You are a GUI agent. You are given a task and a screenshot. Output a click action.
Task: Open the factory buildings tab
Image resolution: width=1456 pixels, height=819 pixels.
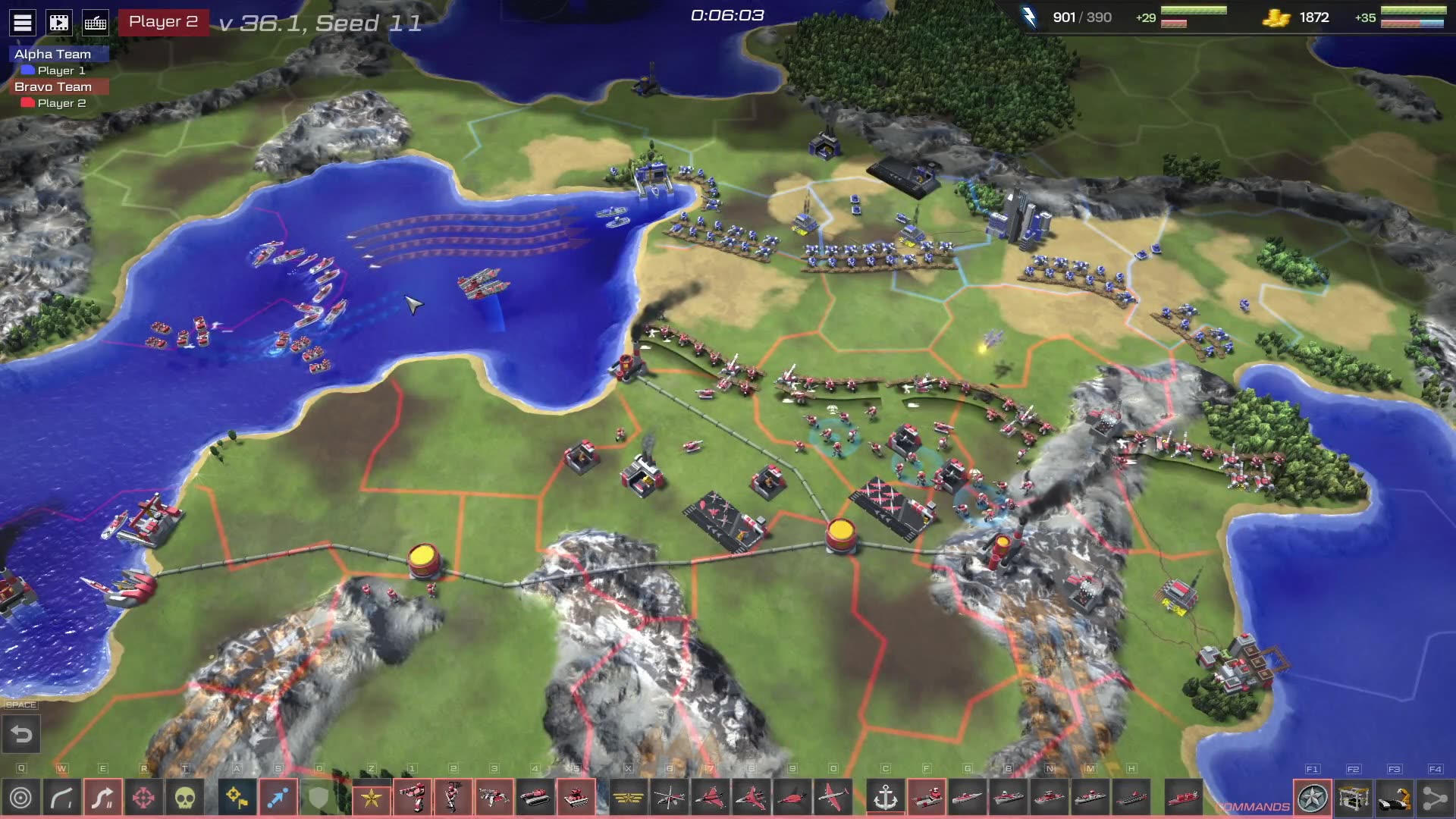point(1354,798)
